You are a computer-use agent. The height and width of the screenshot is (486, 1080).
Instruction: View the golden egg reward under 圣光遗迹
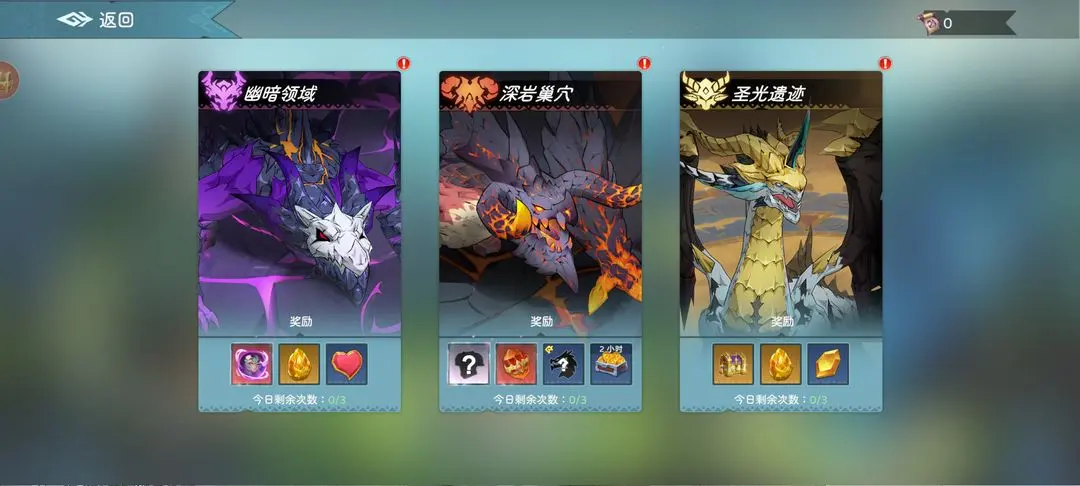781,364
